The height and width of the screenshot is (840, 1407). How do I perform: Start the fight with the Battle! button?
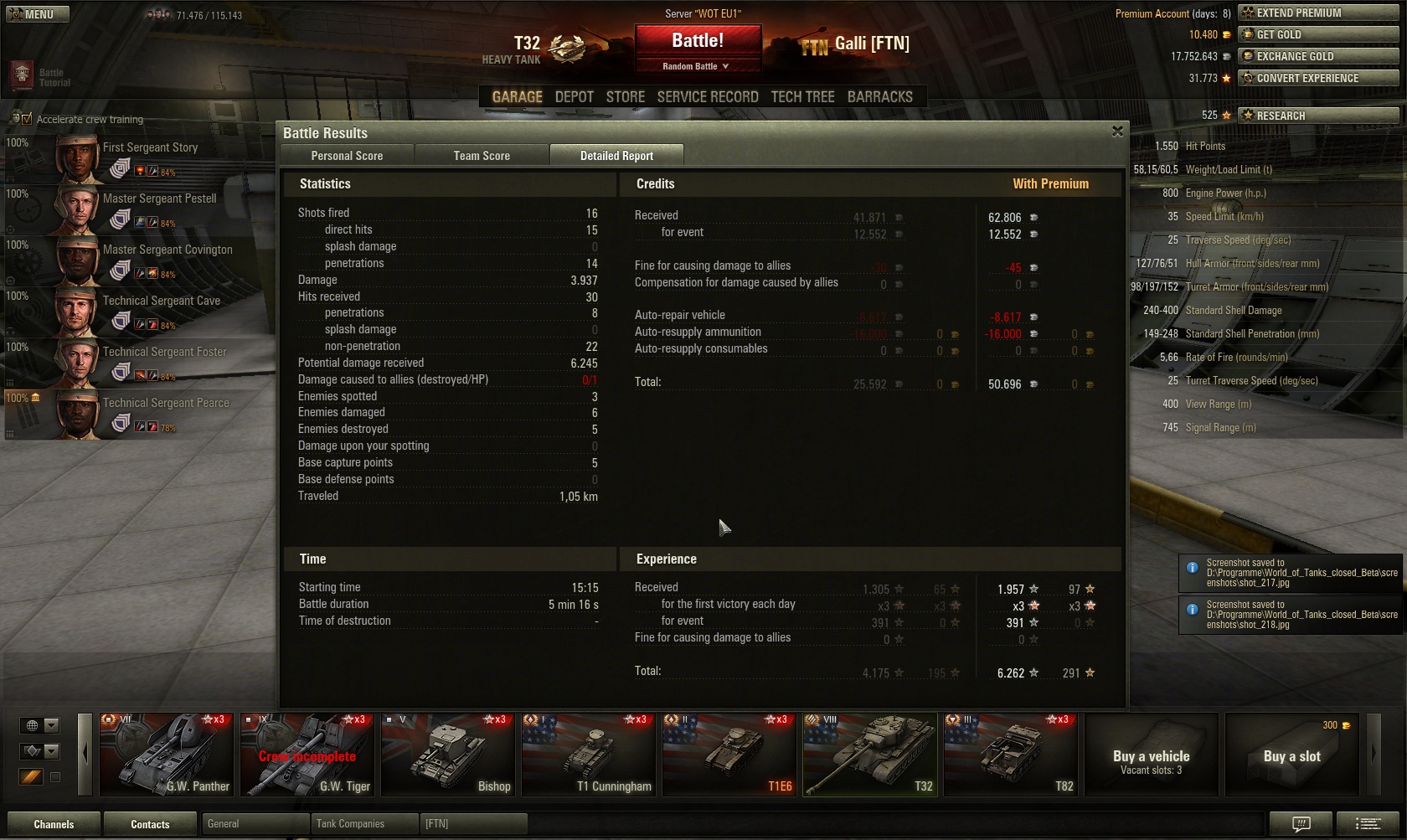pyautogui.click(x=698, y=41)
